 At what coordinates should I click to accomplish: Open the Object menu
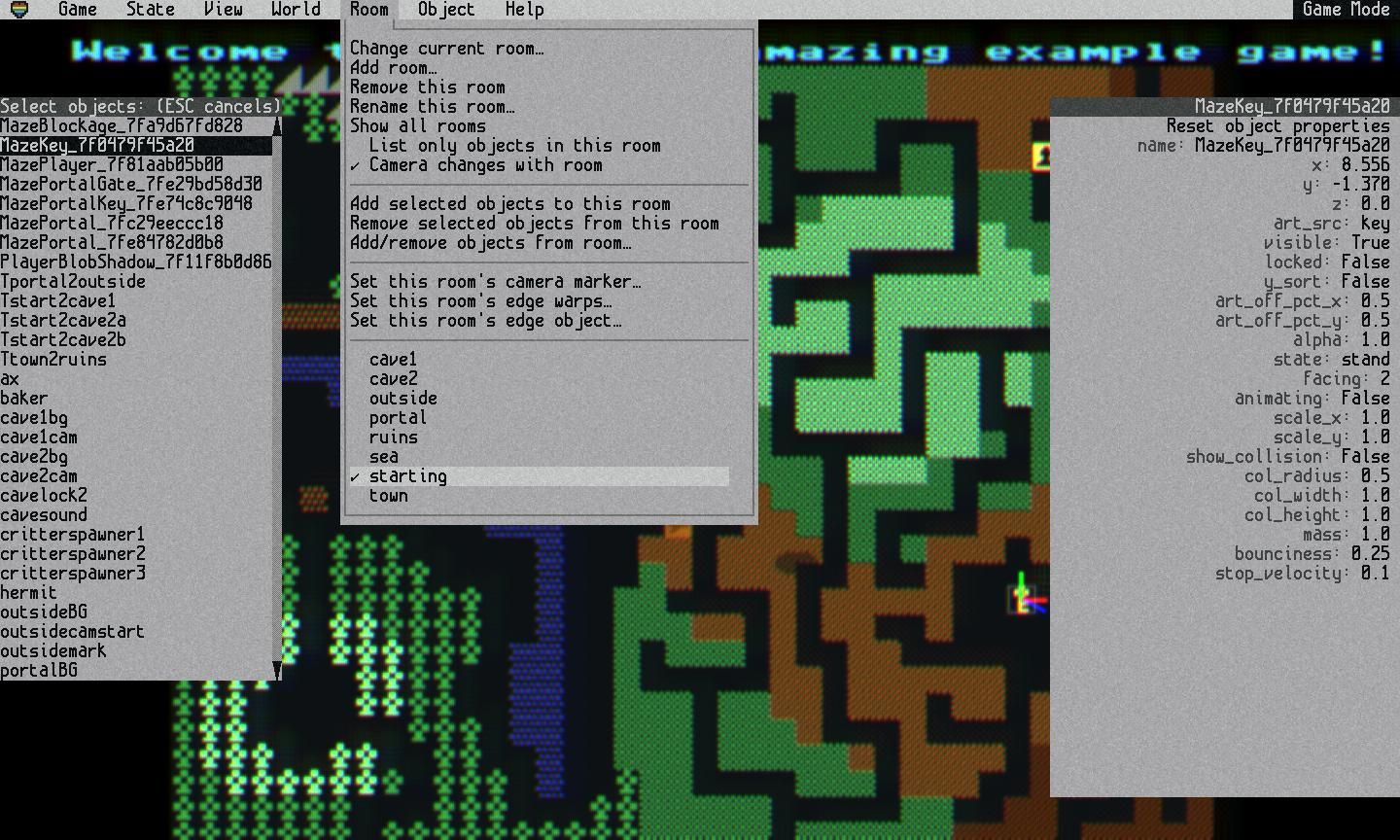point(444,10)
